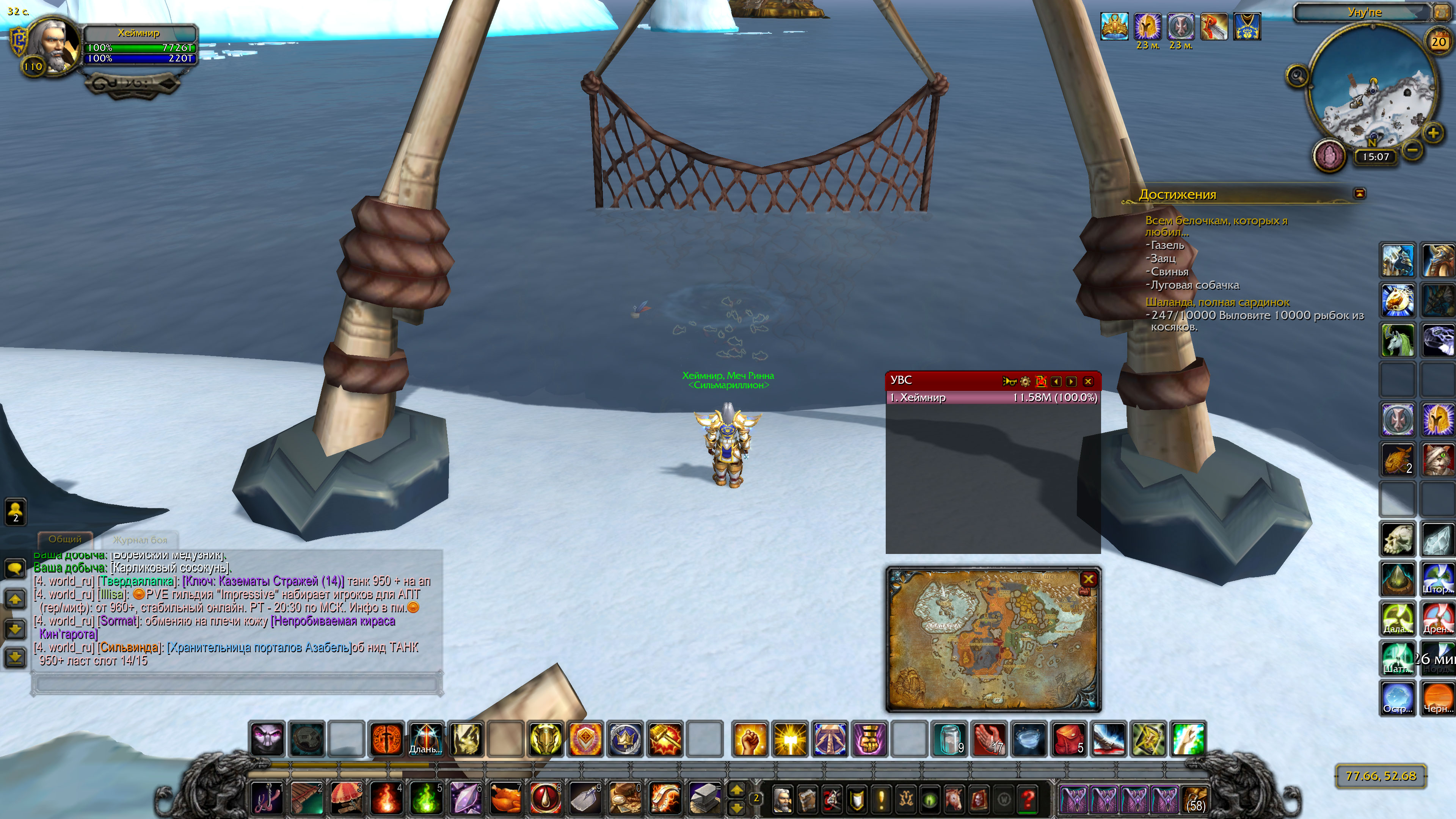This screenshot has width=1456, height=819.
Task: Open the calendar showing day 20
Action: [x=1439, y=41]
